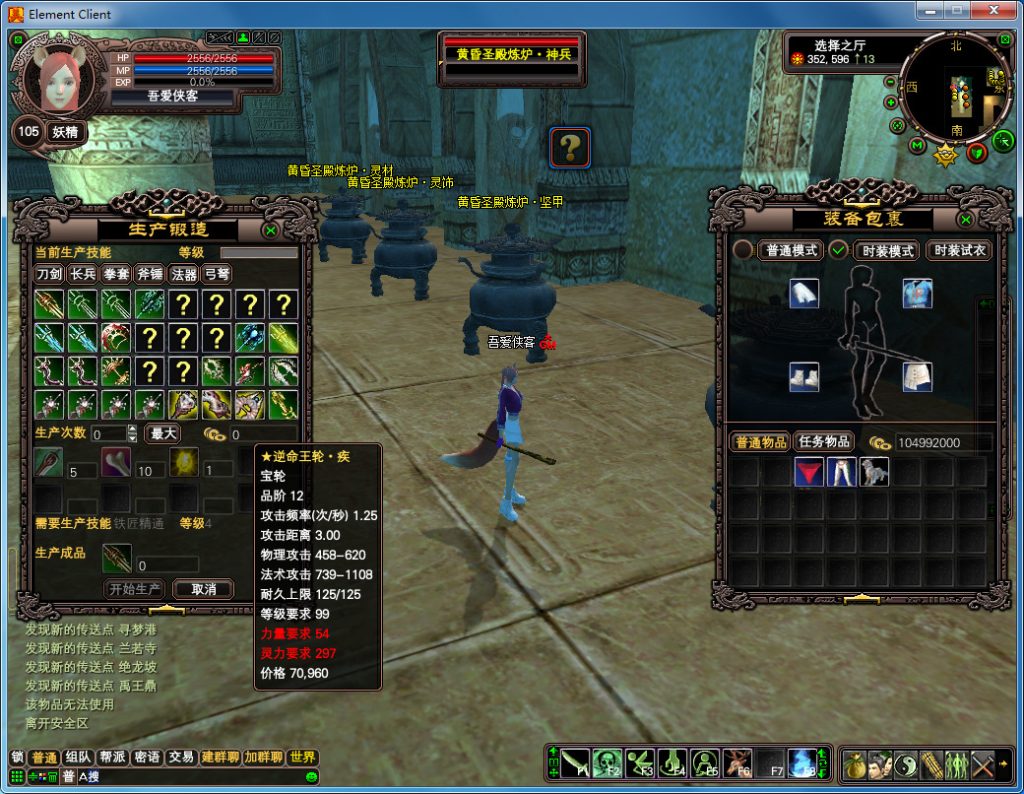
Task: Switch chat to 世界 world channel
Action: pos(302,757)
